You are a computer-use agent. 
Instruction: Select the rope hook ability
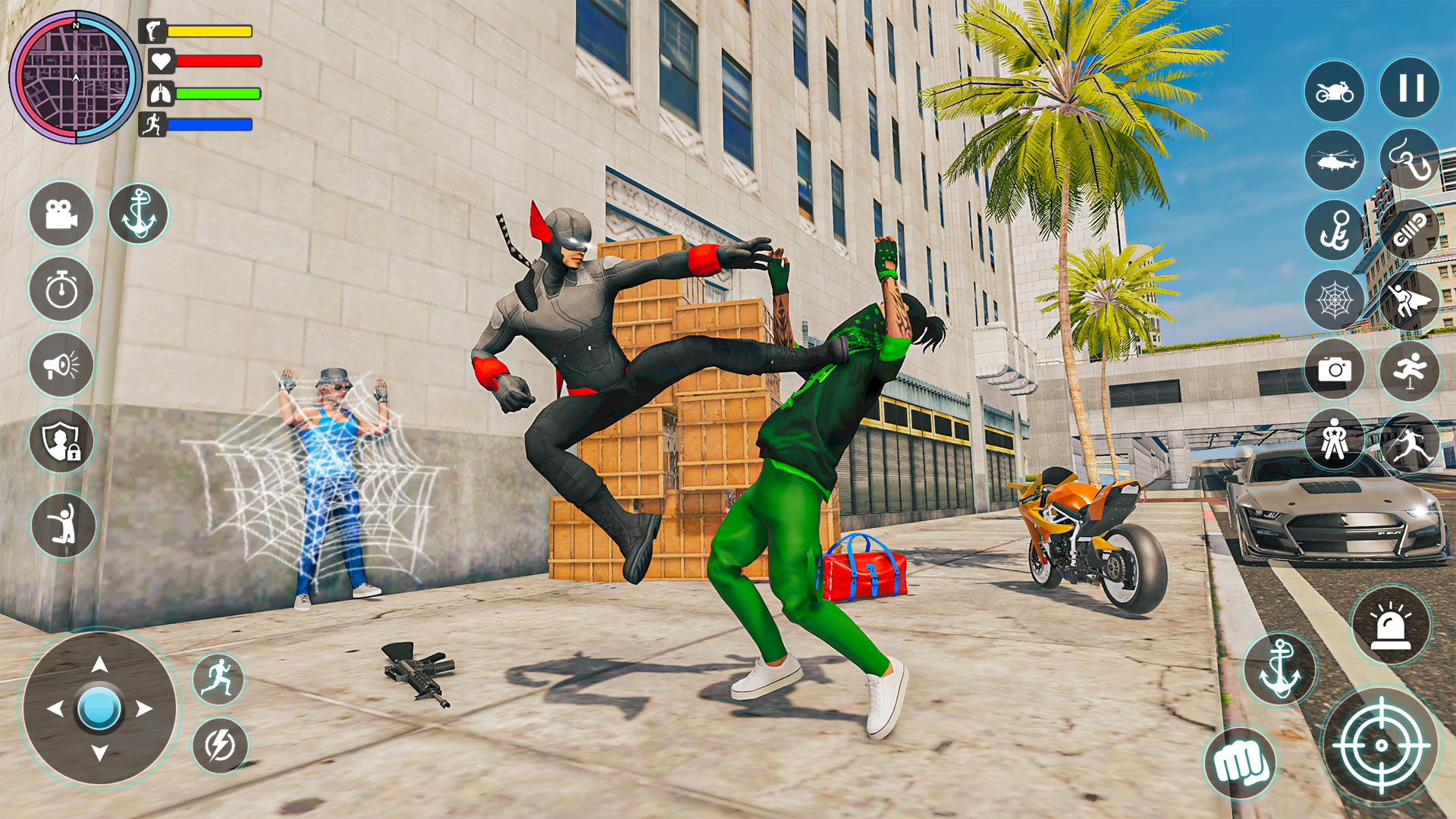pyautogui.click(x=1409, y=161)
